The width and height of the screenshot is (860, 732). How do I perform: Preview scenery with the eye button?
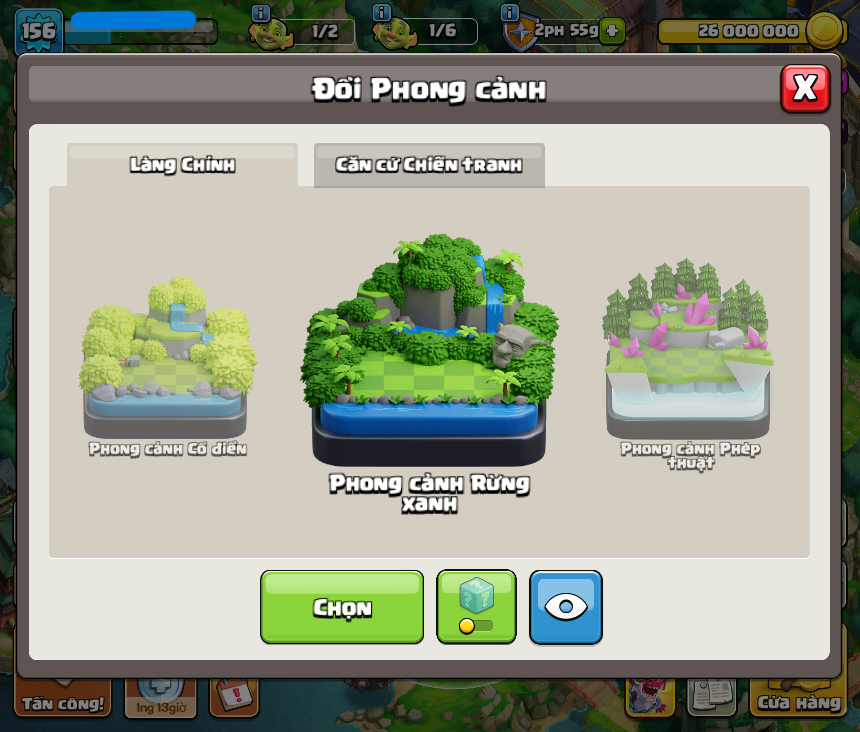click(566, 607)
